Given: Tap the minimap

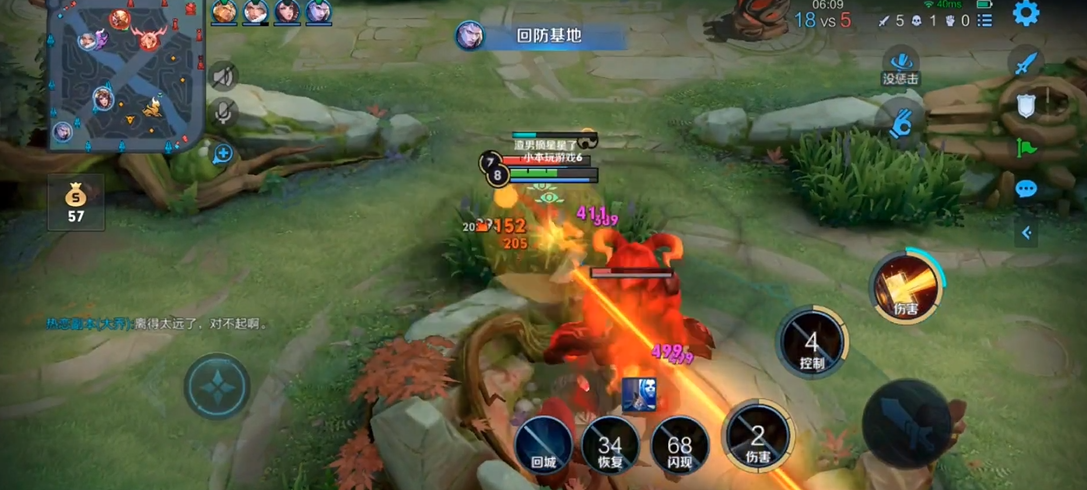Looking at the screenshot, I should (125, 75).
